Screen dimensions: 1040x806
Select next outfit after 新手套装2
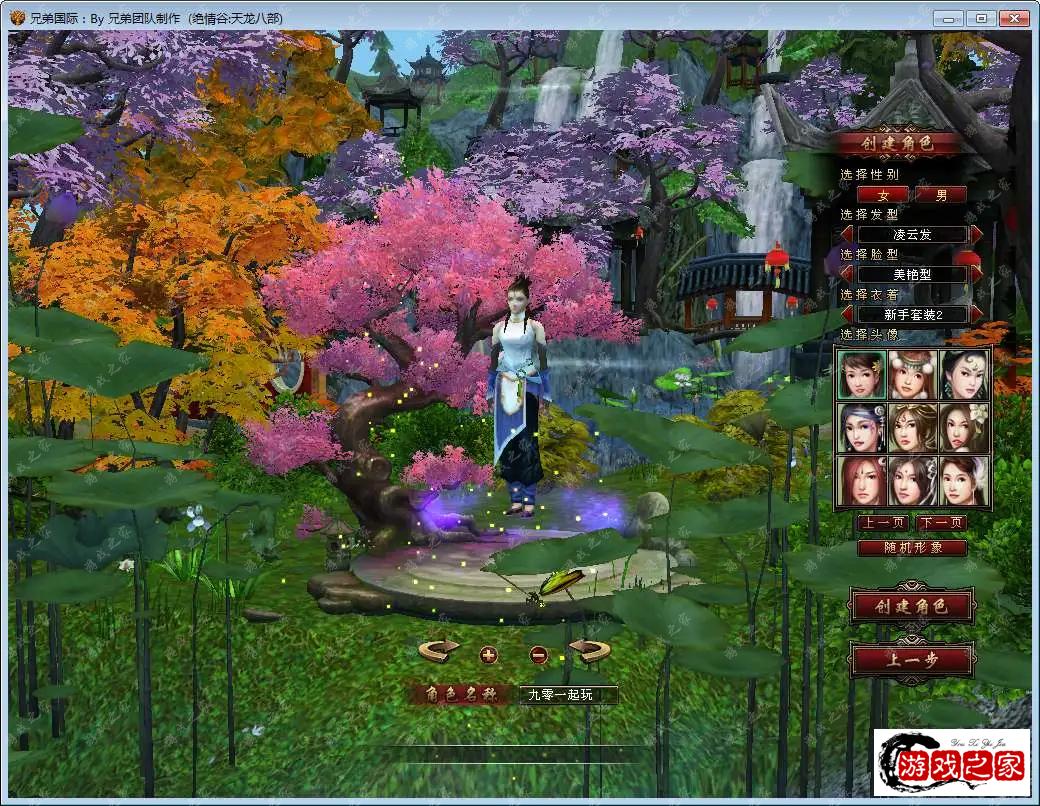976,314
